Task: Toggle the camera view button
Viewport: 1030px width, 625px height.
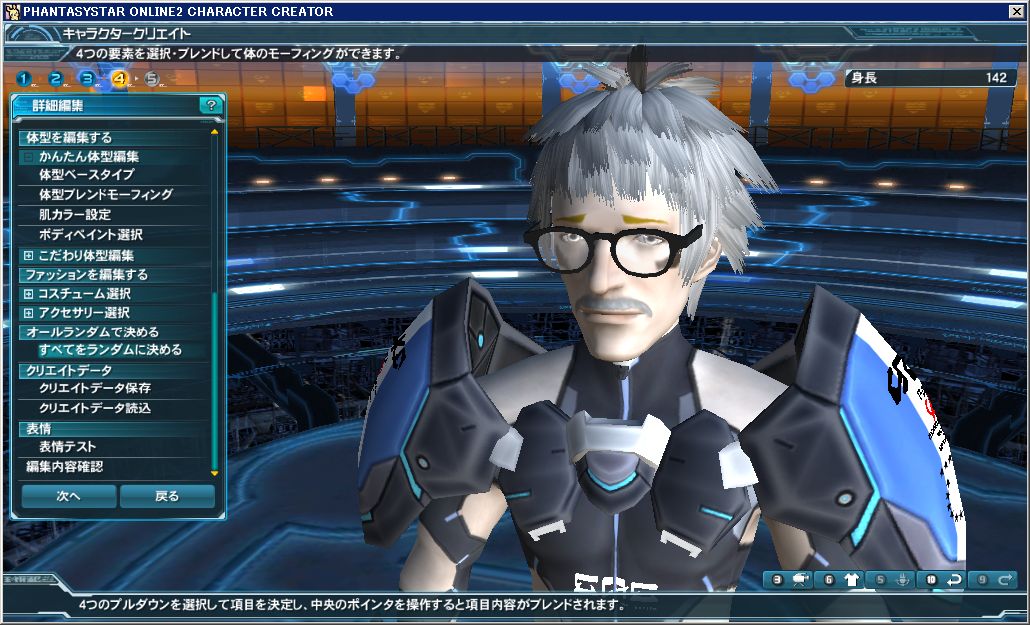Action: (800, 579)
